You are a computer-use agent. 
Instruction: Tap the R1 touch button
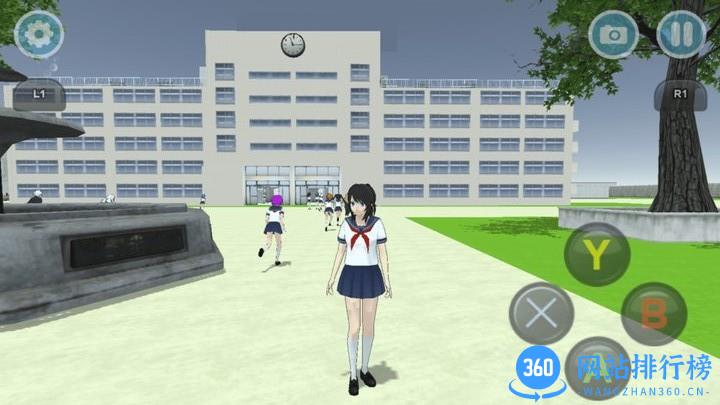[x=680, y=94]
